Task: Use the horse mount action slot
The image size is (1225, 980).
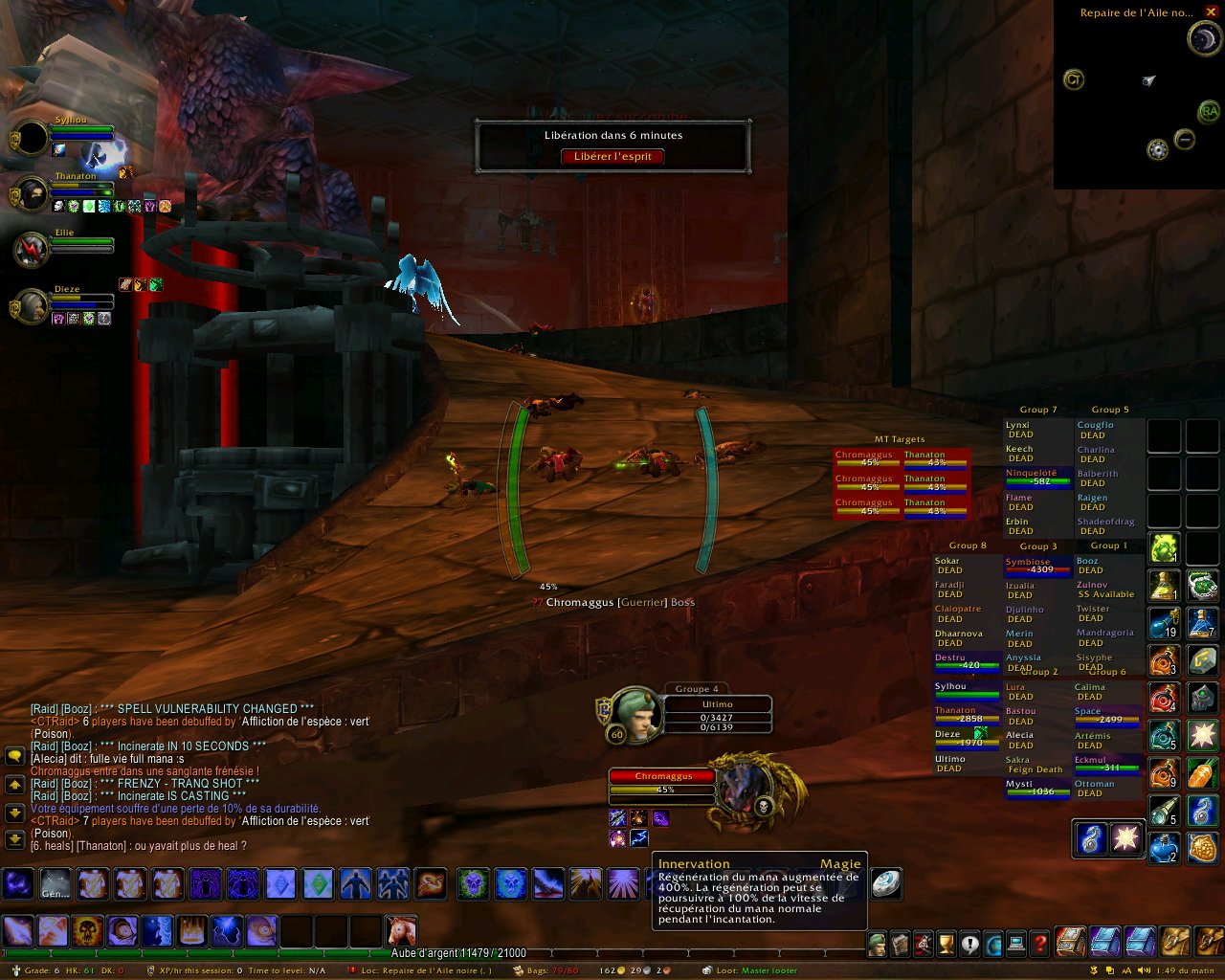Action: click(400, 930)
